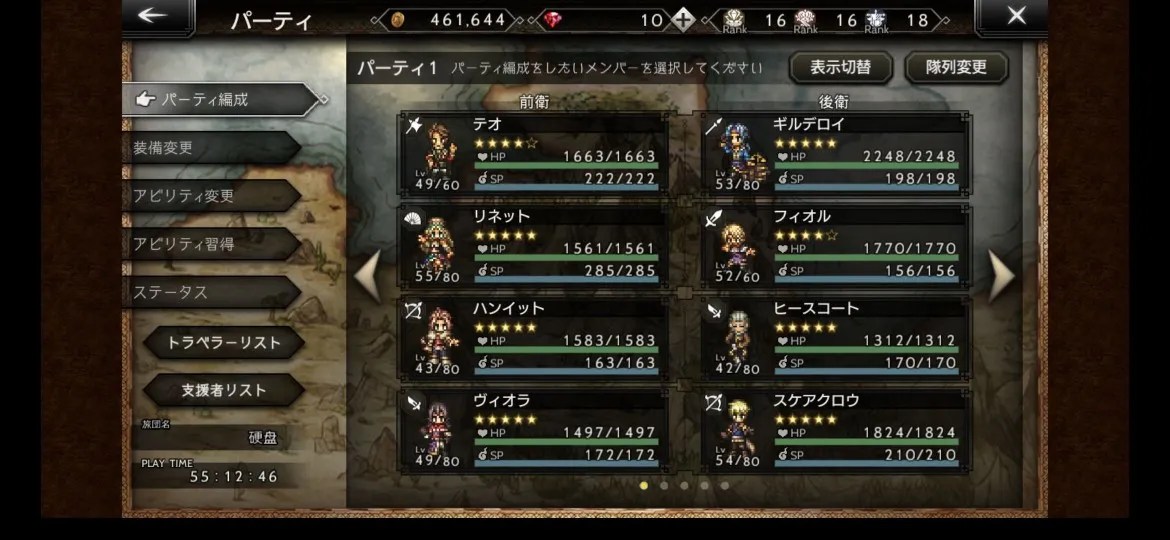Select the ヴィオラ character card
Image resolution: width=1170 pixels, height=540 pixels.
point(534,428)
